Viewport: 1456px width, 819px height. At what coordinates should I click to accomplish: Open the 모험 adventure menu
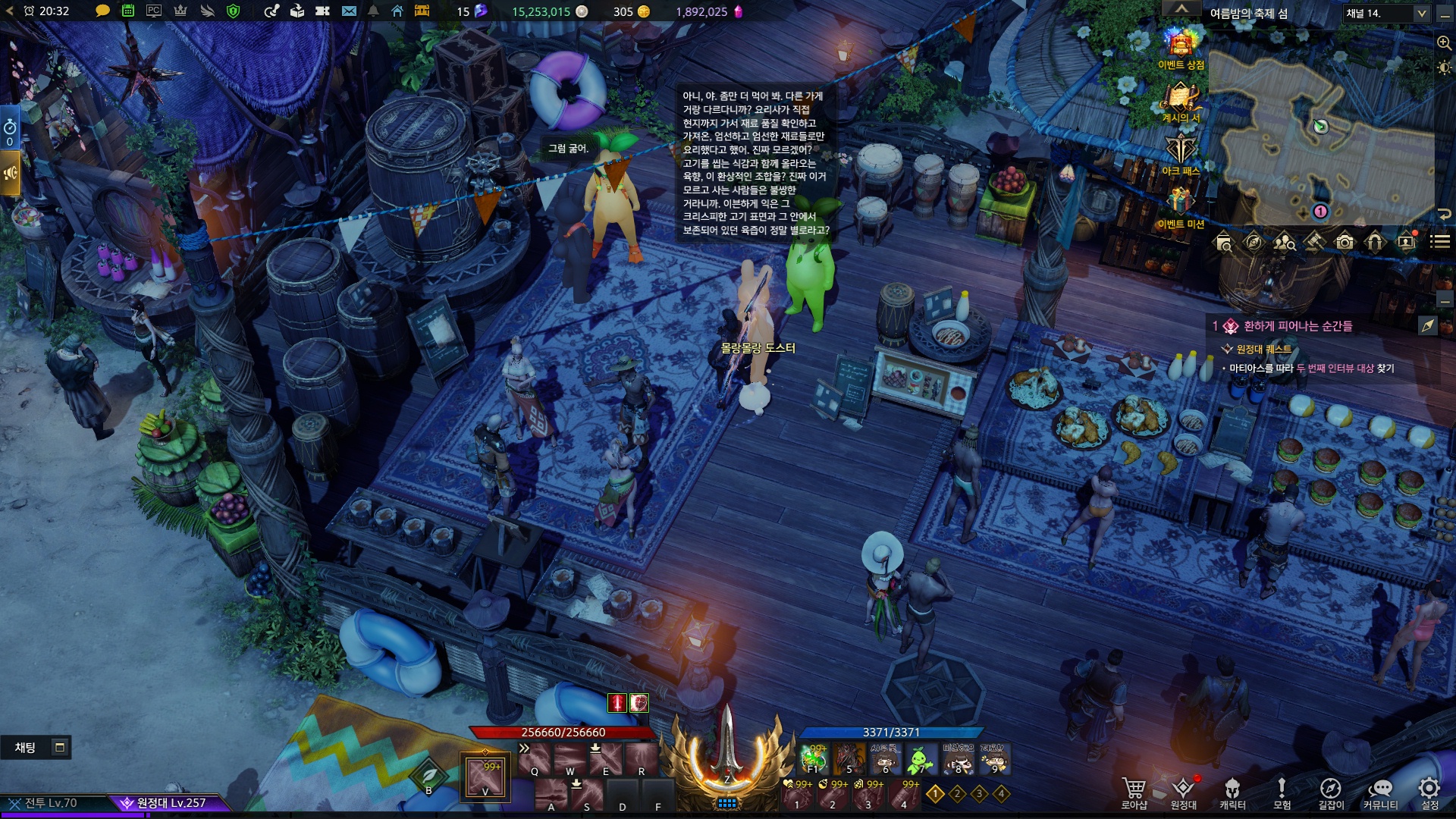(1282, 792)
